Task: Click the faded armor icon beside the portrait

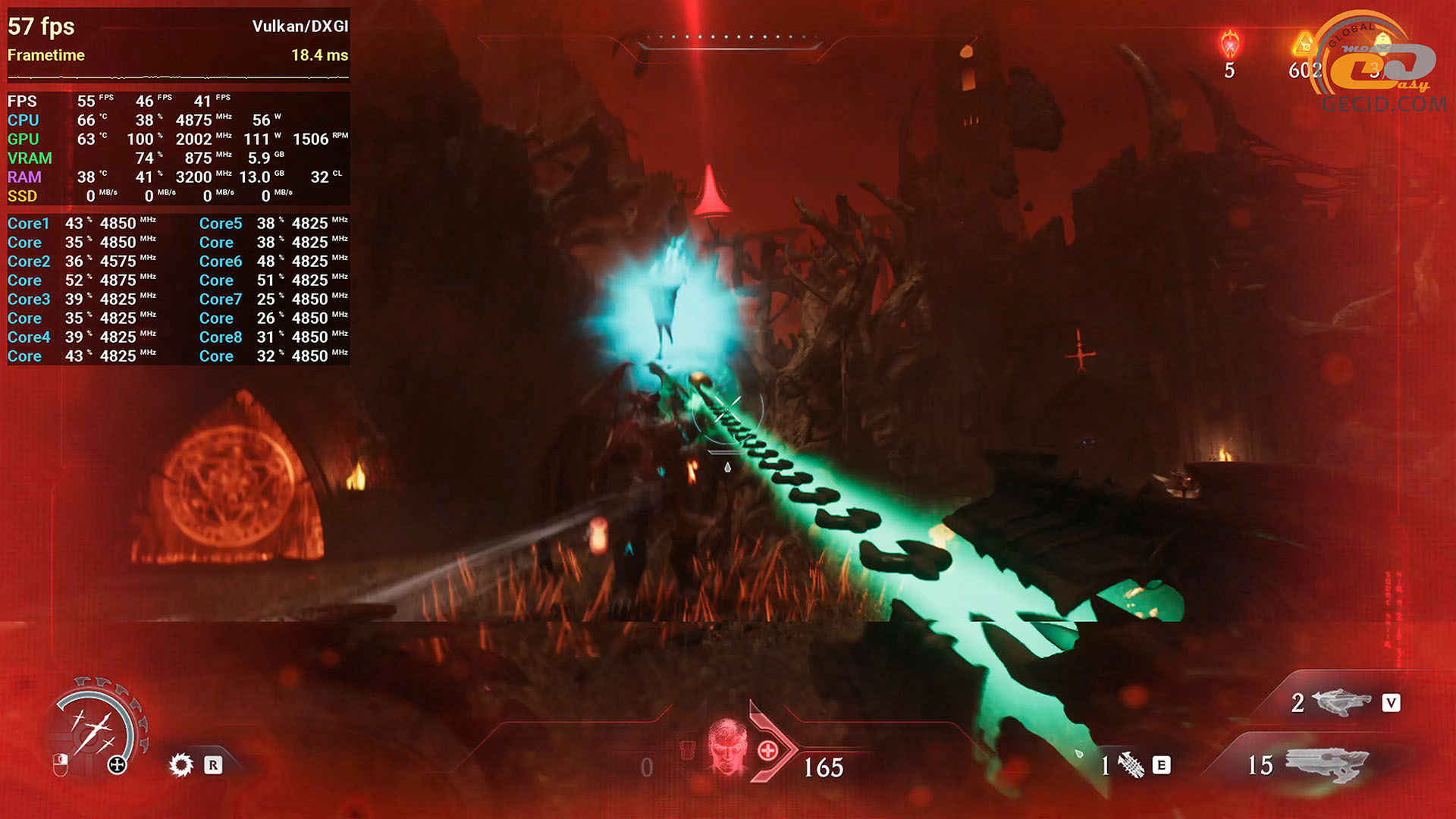Action: point(687,750)
